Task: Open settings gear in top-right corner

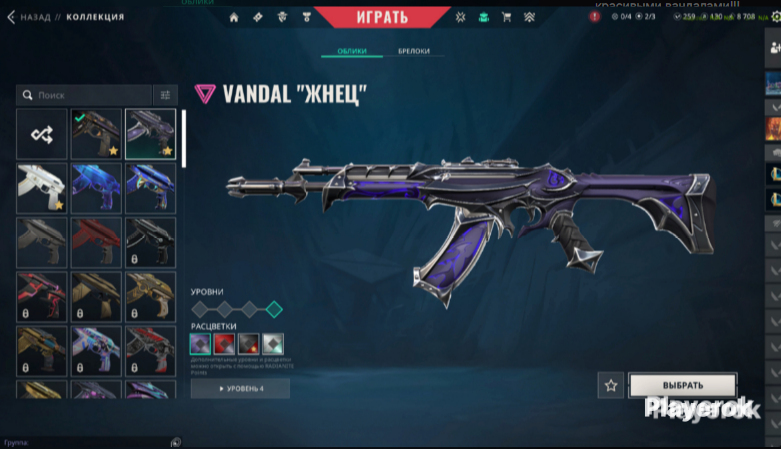Action: (774, 16)
